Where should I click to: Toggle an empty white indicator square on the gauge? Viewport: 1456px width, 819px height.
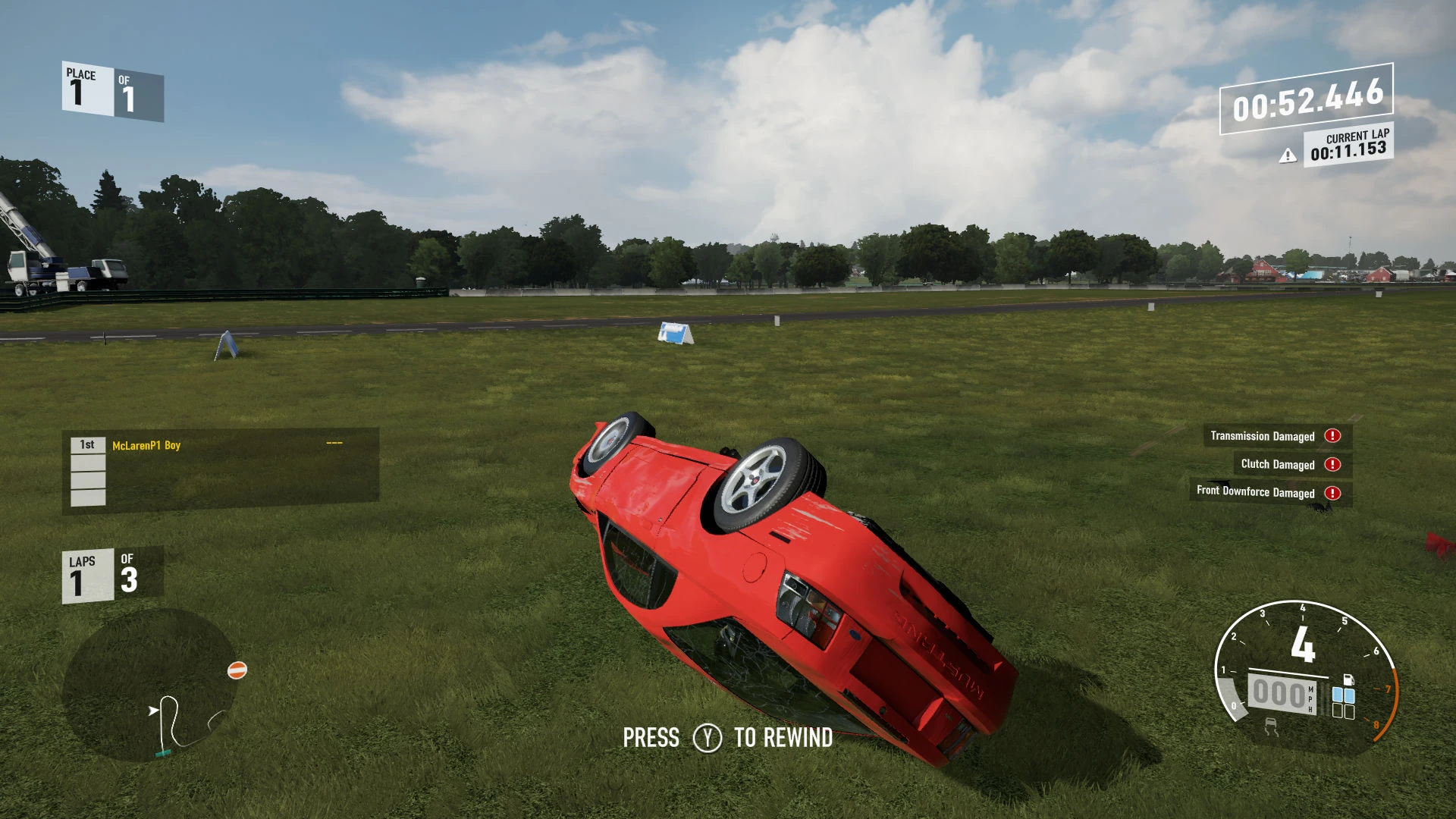[1338, 711]
